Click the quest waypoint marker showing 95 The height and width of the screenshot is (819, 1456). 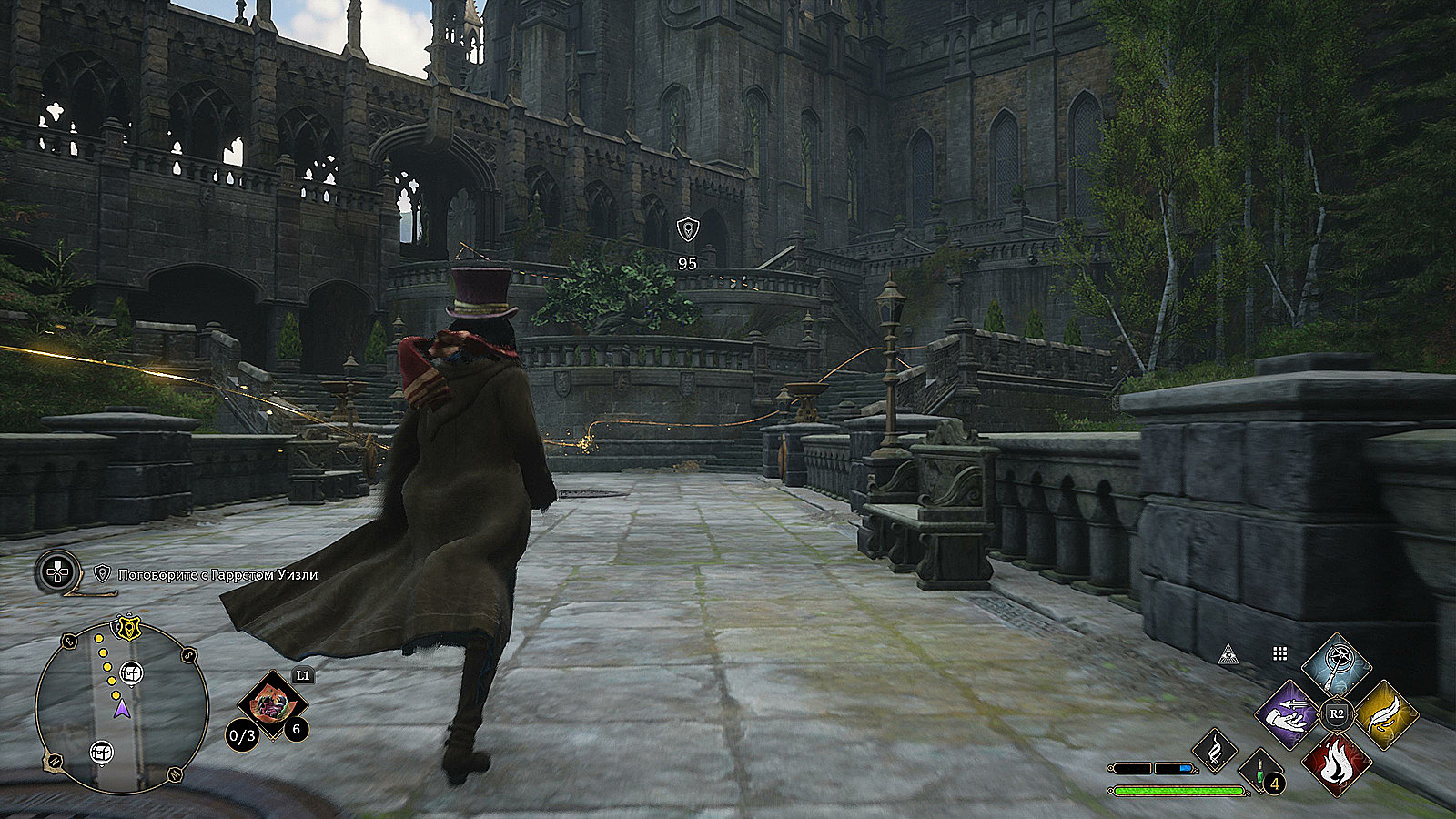pyautogui.click(x=688, y=229)
